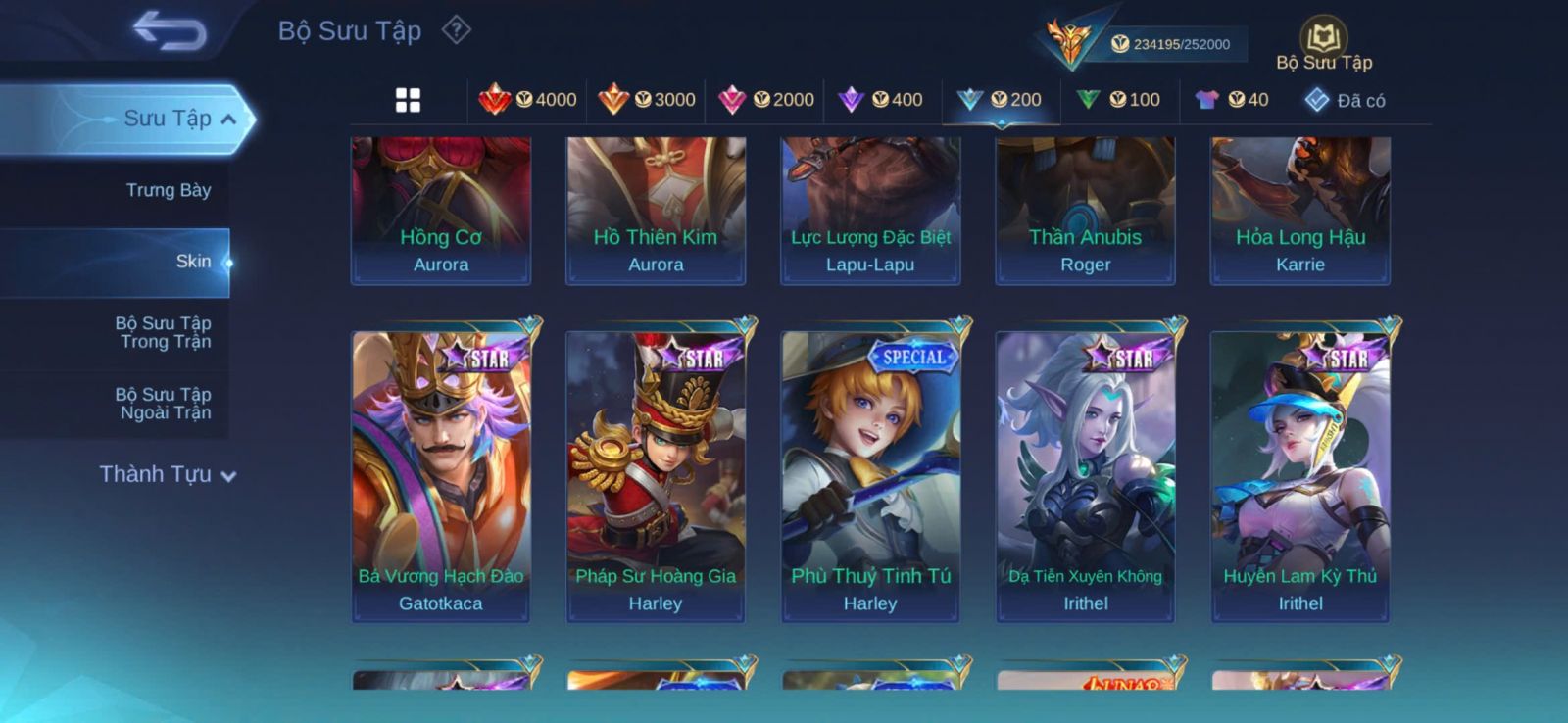
Task: Choose the 2000 point tier filter
Action: point(766,100)
